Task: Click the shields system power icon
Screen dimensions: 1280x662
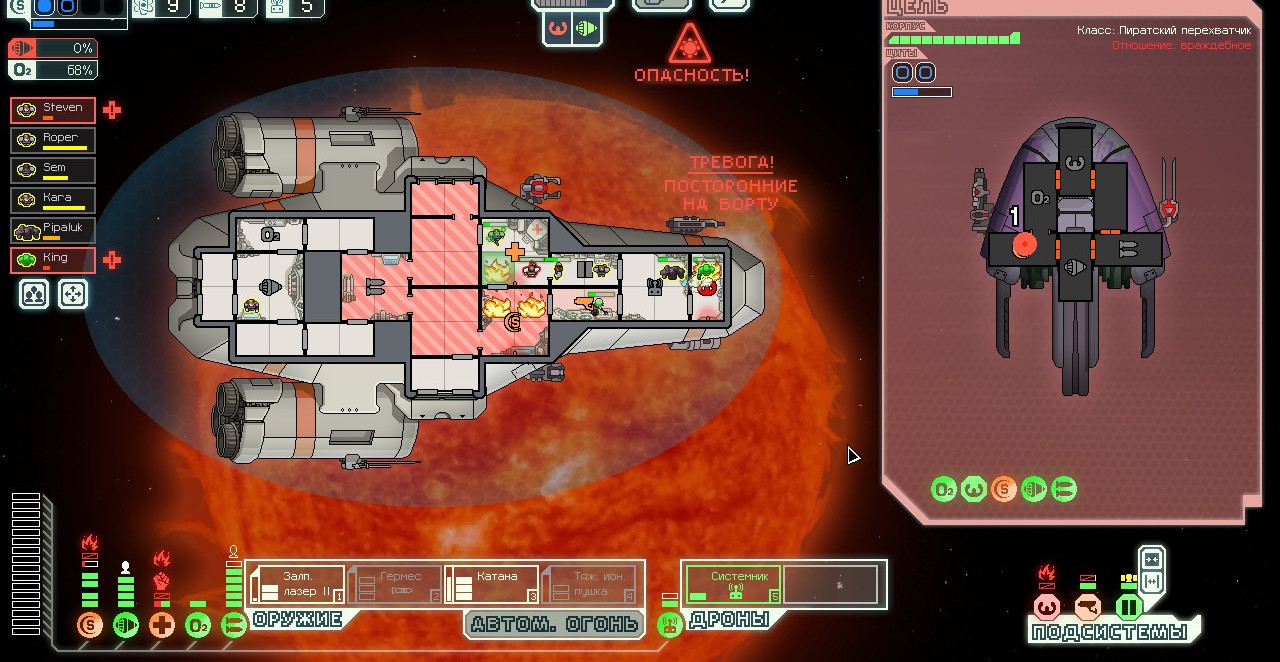Action: 90,627
